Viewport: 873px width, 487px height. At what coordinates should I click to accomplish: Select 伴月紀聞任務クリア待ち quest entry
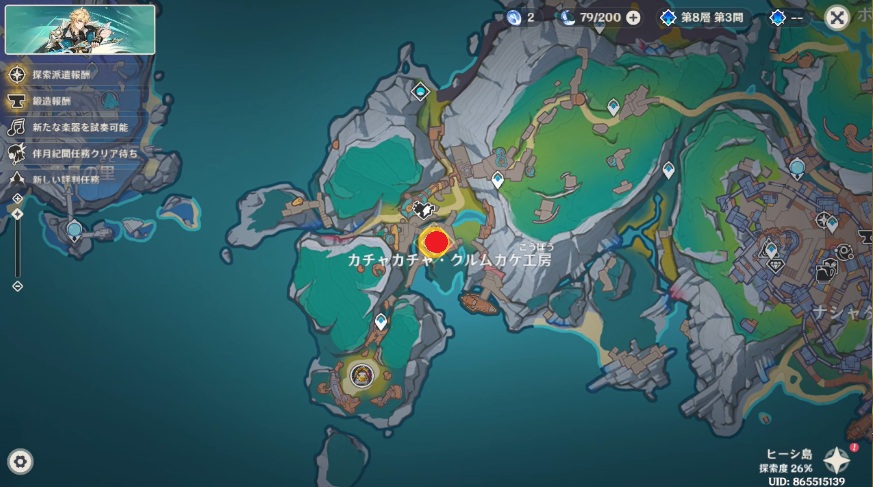17,153
